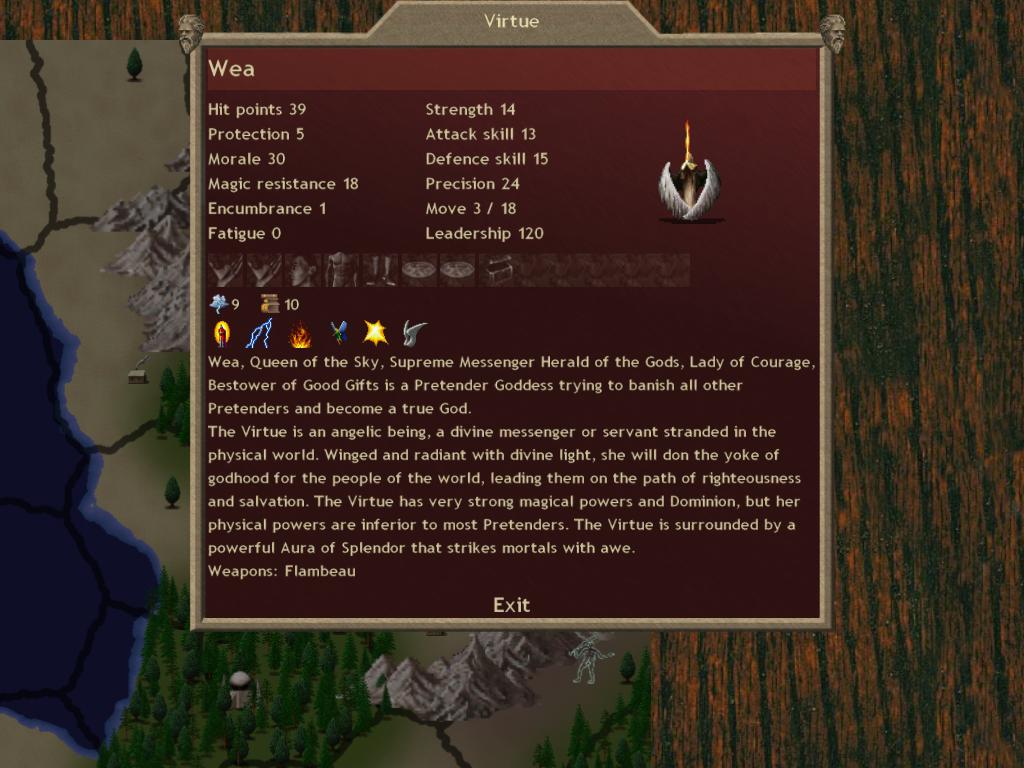Inspect the blue-green winged ability icon

(339, 333)
